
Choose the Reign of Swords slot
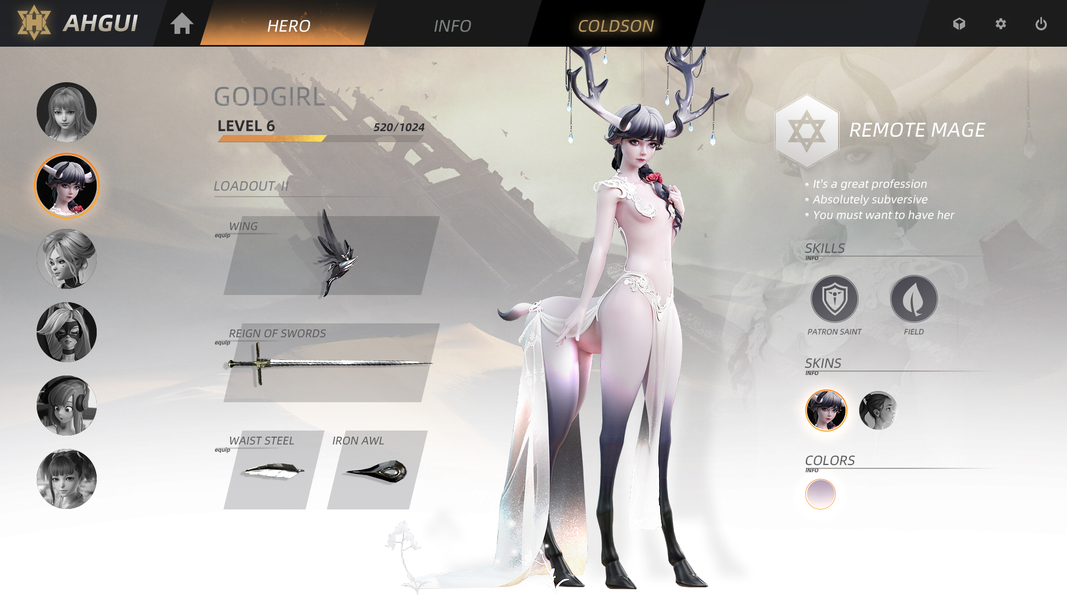click(331, 363)
